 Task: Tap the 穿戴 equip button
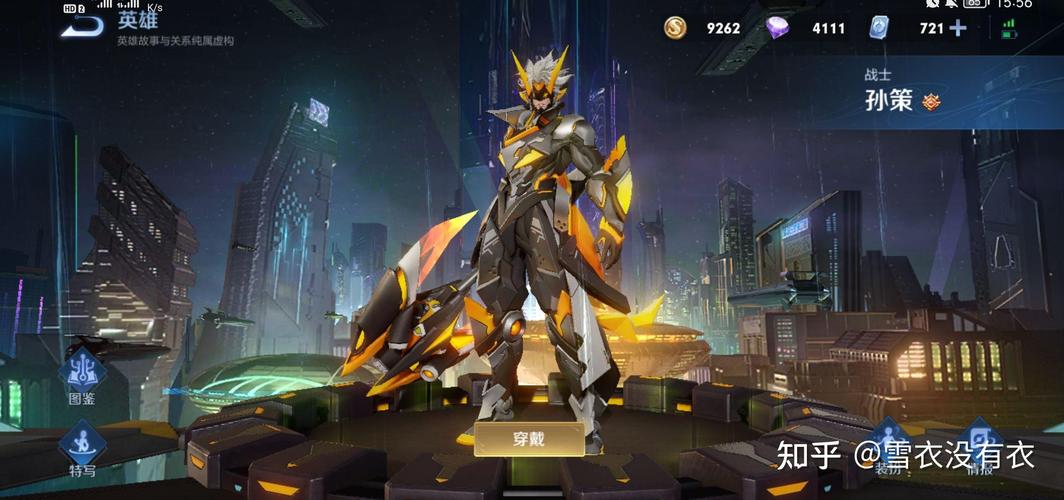tap(529, 438)
